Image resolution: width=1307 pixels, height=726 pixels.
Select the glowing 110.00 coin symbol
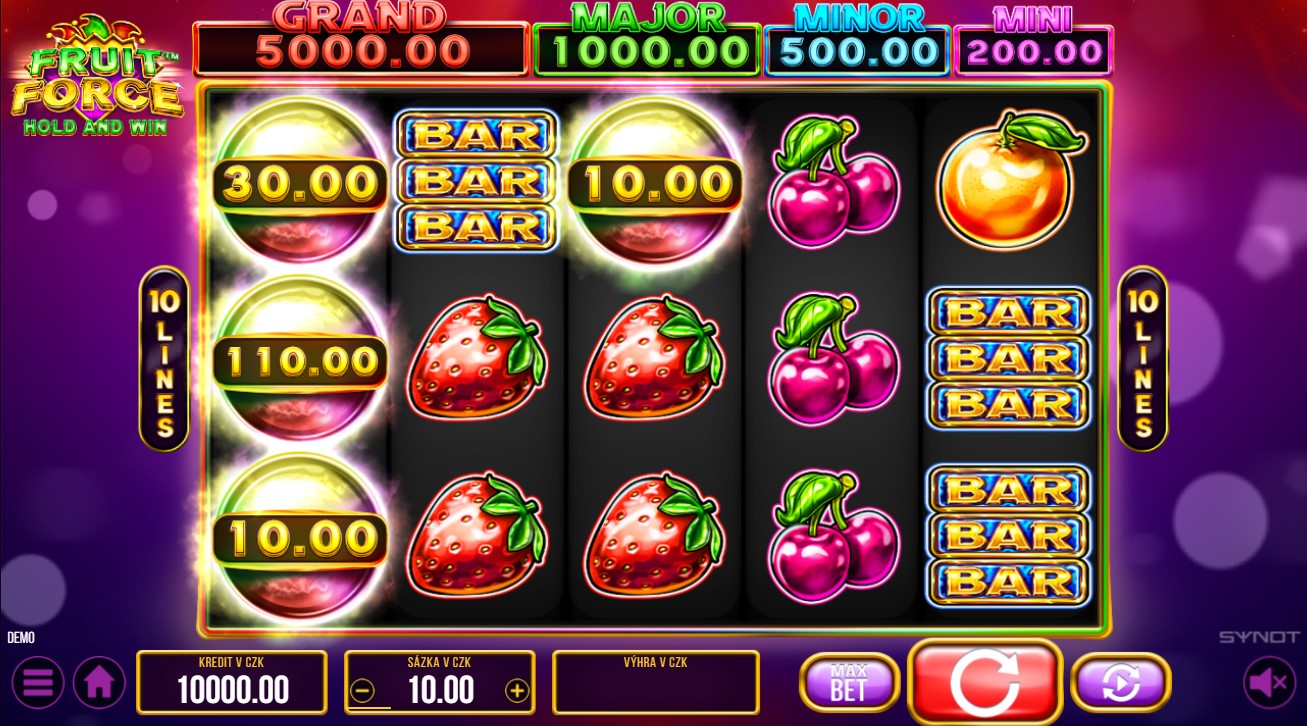298,360
